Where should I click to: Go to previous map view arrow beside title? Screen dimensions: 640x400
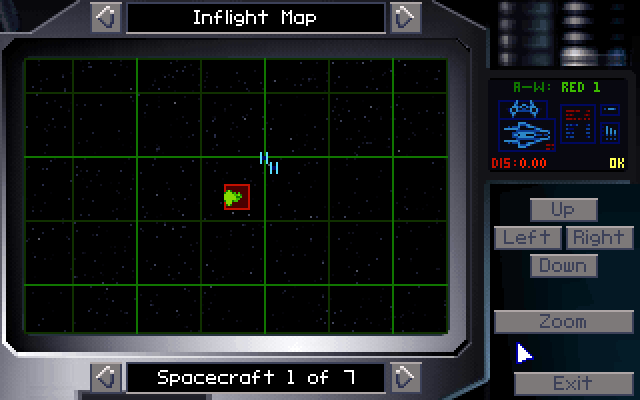[x=107, y=17]
